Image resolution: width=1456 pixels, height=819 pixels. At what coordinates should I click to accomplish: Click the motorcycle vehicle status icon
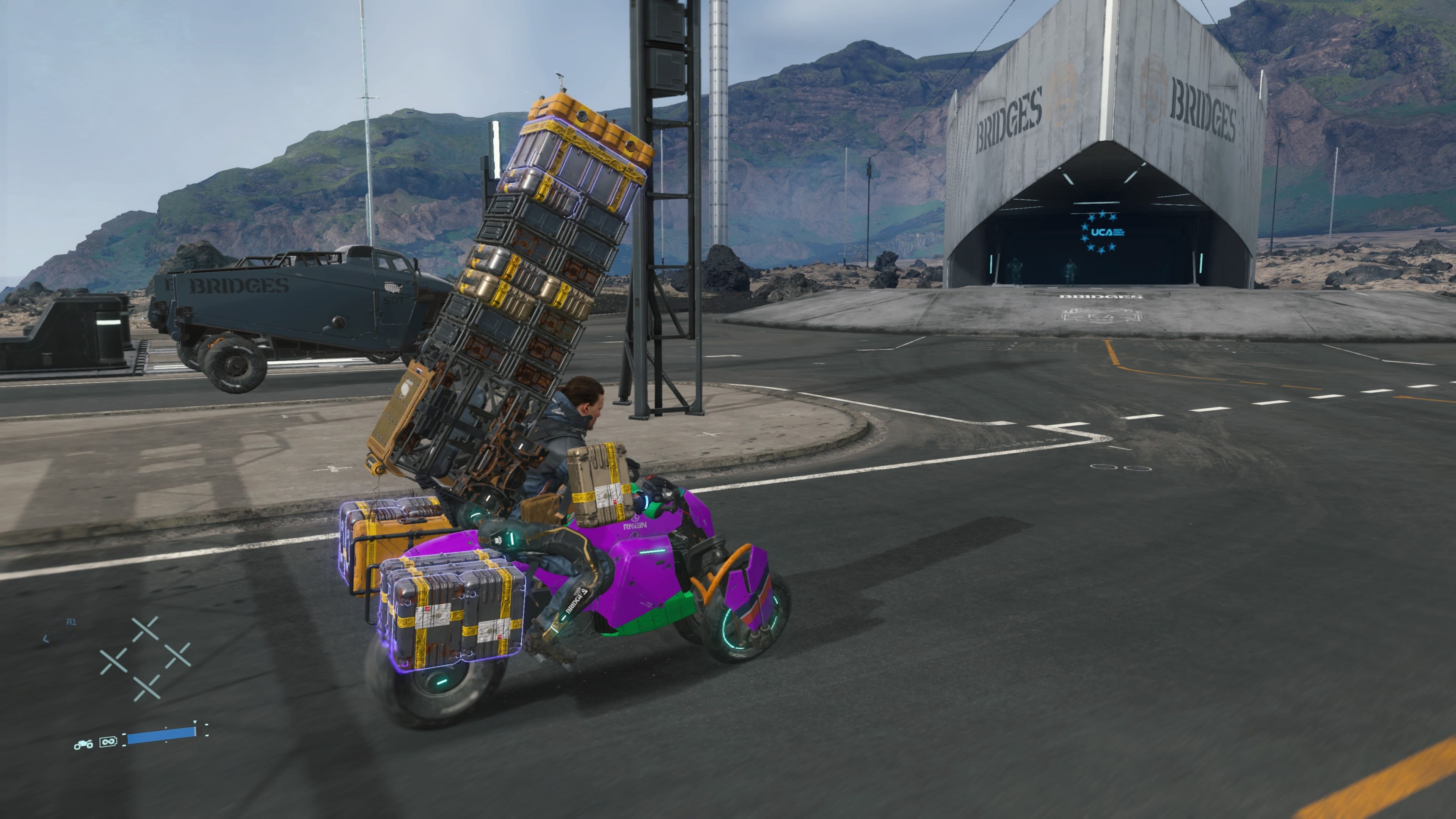tap(84, 744)
